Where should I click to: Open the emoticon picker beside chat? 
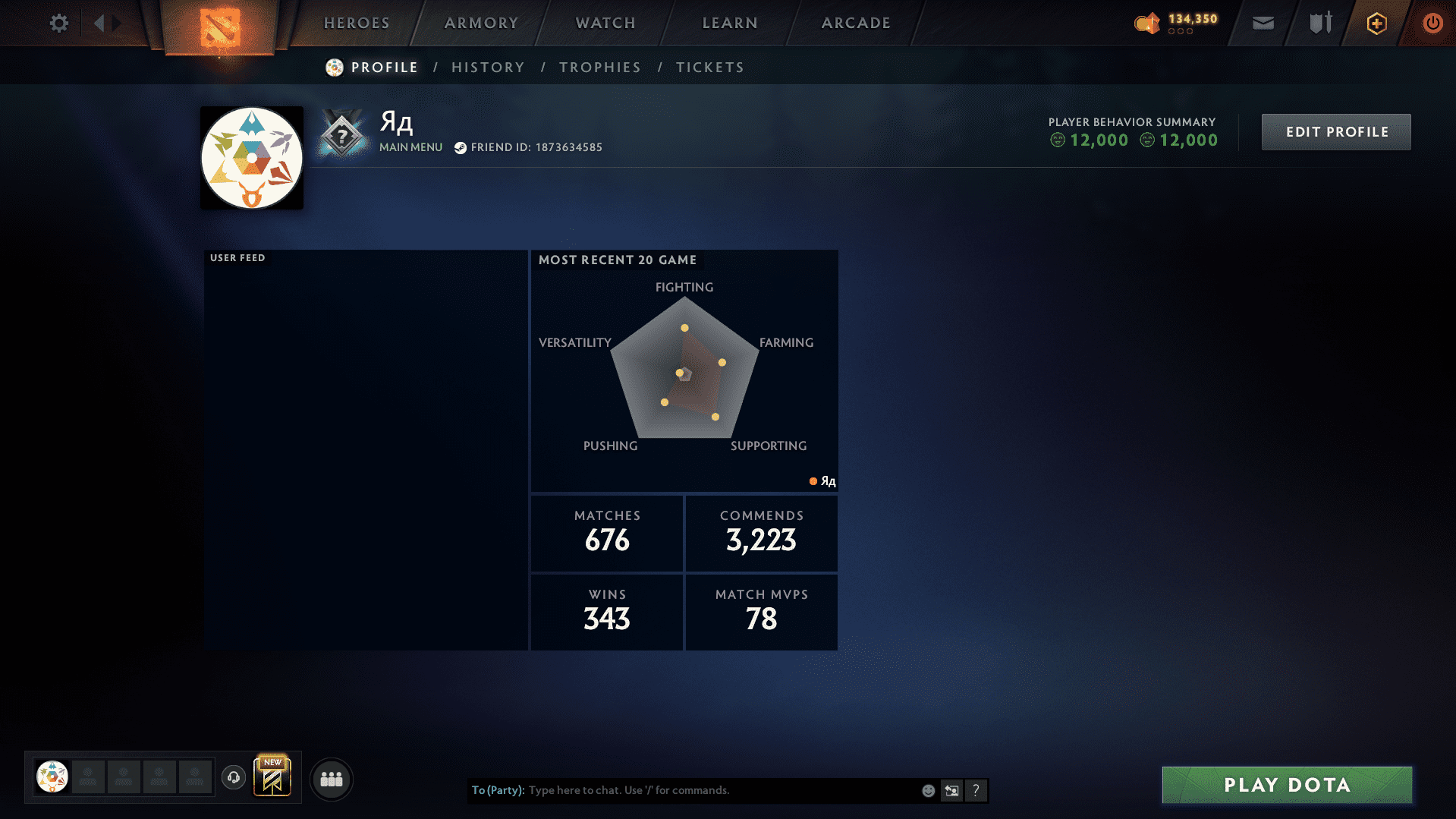(928, 790)
